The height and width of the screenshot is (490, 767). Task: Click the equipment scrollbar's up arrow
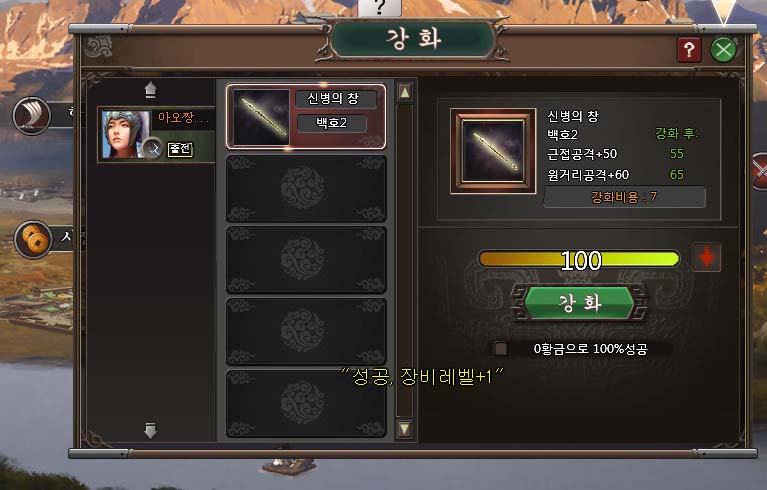(405, 93)
